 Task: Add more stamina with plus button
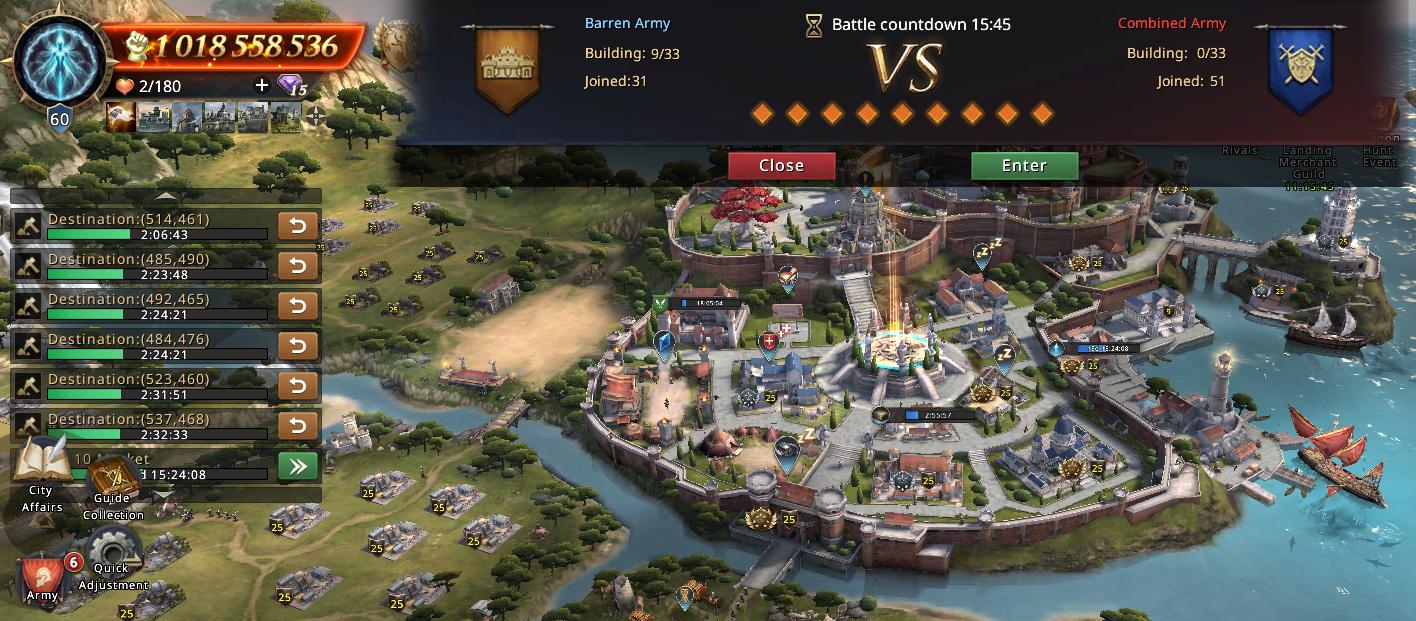pos(262,86)
